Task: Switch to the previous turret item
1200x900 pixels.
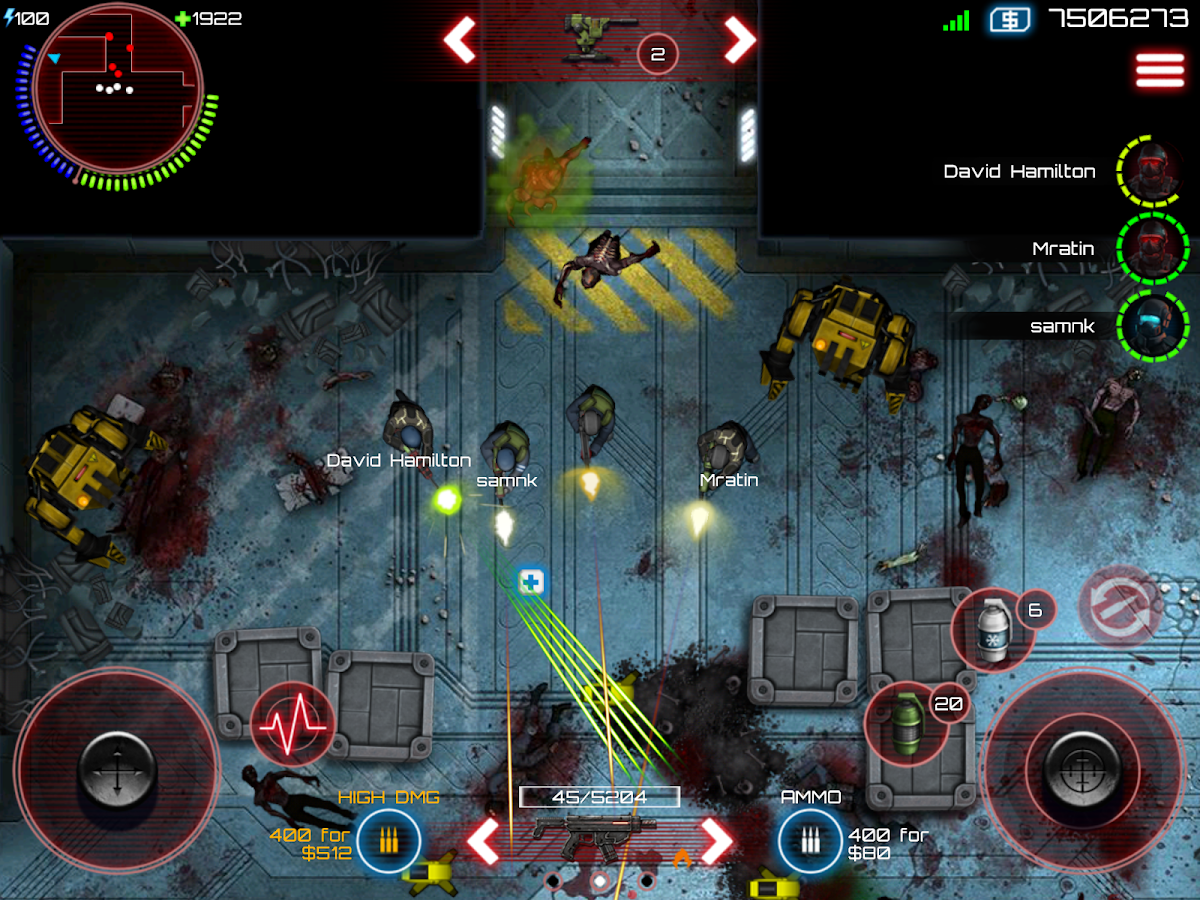Action: 460,40
